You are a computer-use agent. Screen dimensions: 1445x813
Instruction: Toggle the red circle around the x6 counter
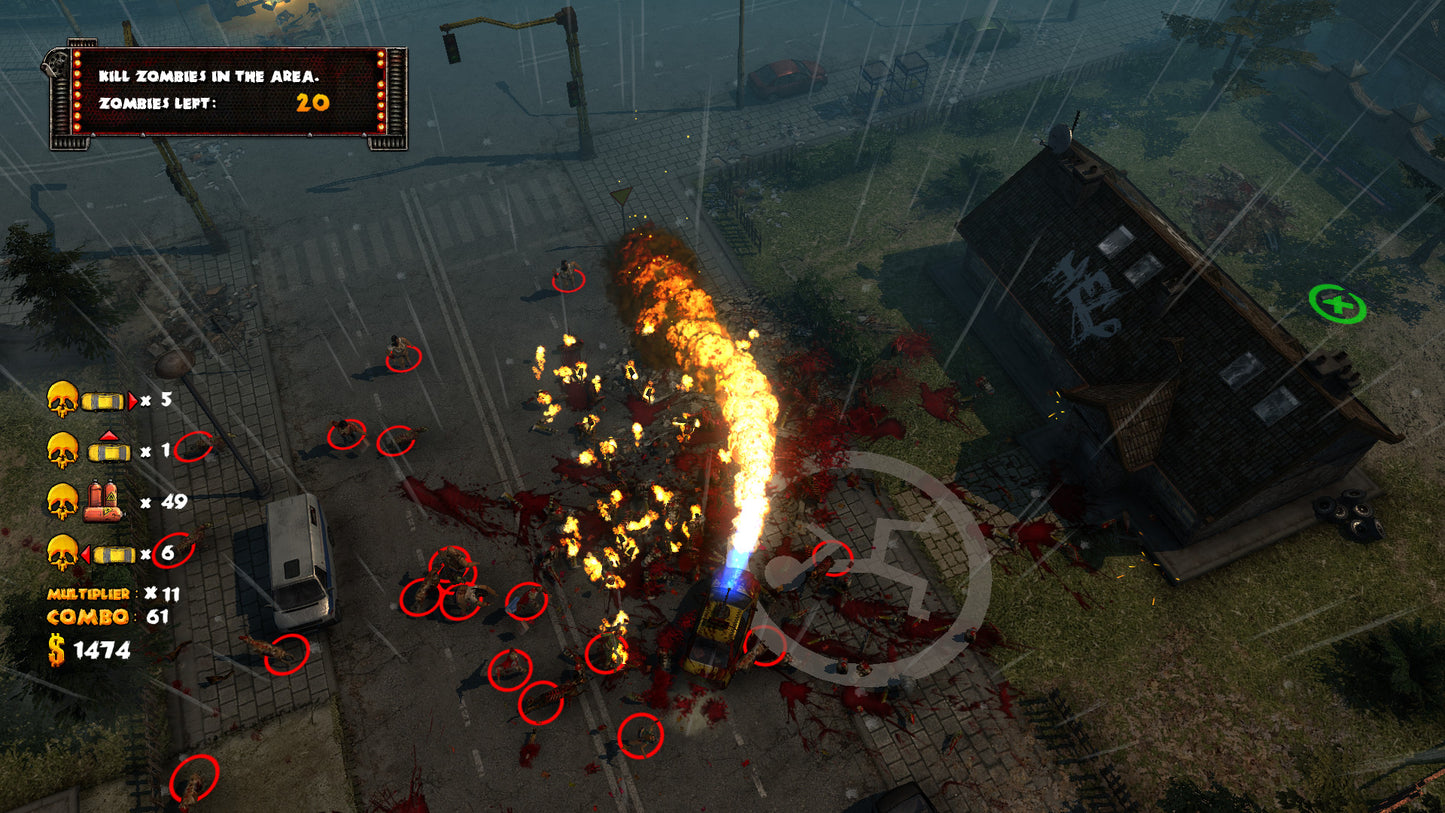pyautogui.click(x=172, y=550)
